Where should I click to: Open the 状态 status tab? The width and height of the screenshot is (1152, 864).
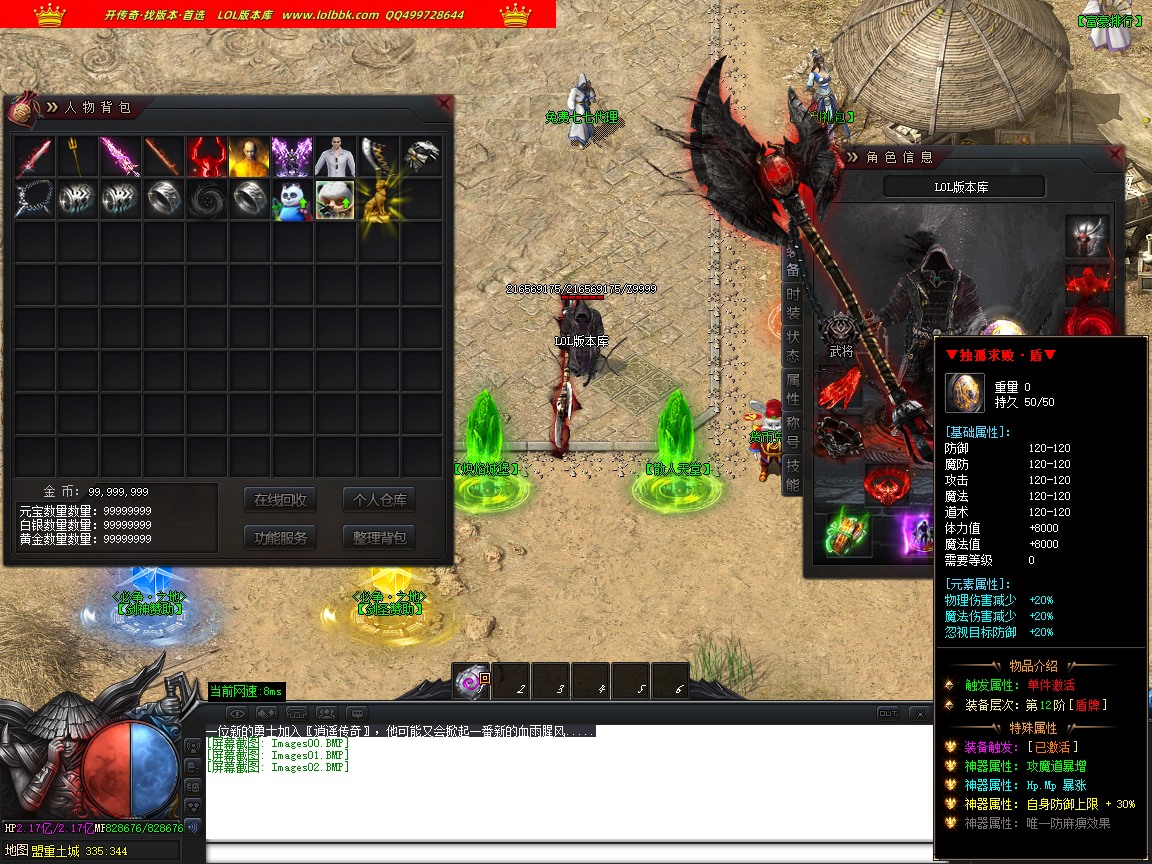click(x=792, y=344)
